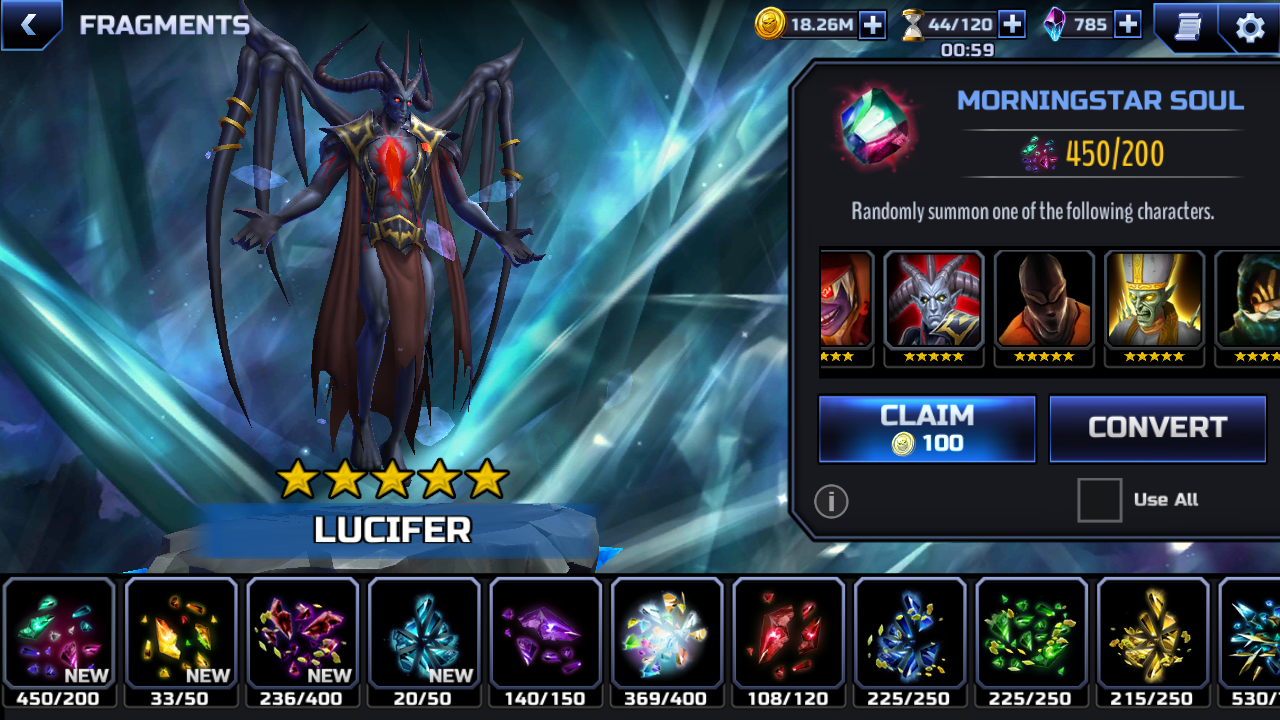Show info via the circled i icon
The image size is (1280, 720).
tap(831, 500)
